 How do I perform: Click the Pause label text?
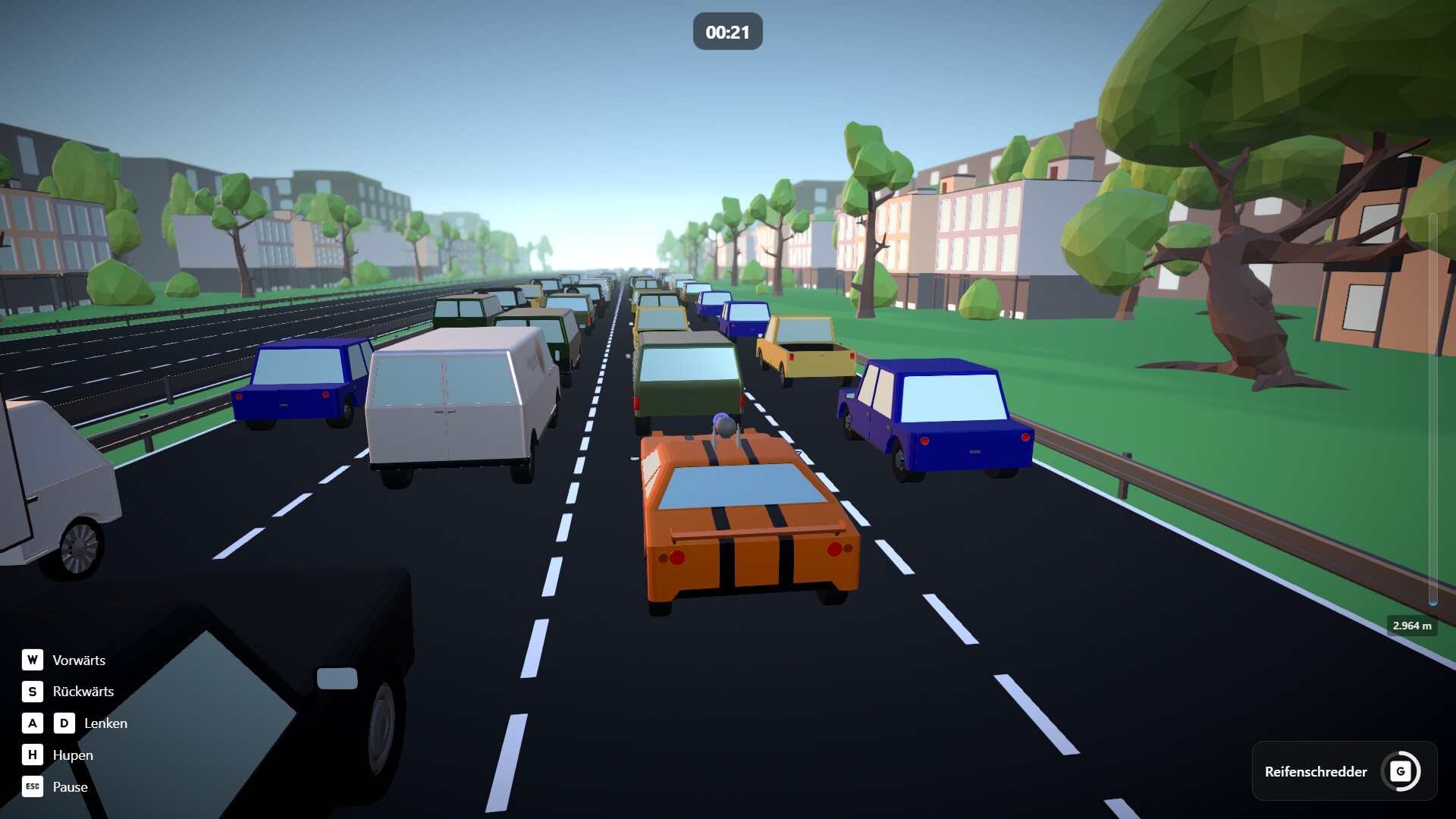coord(69,787)
